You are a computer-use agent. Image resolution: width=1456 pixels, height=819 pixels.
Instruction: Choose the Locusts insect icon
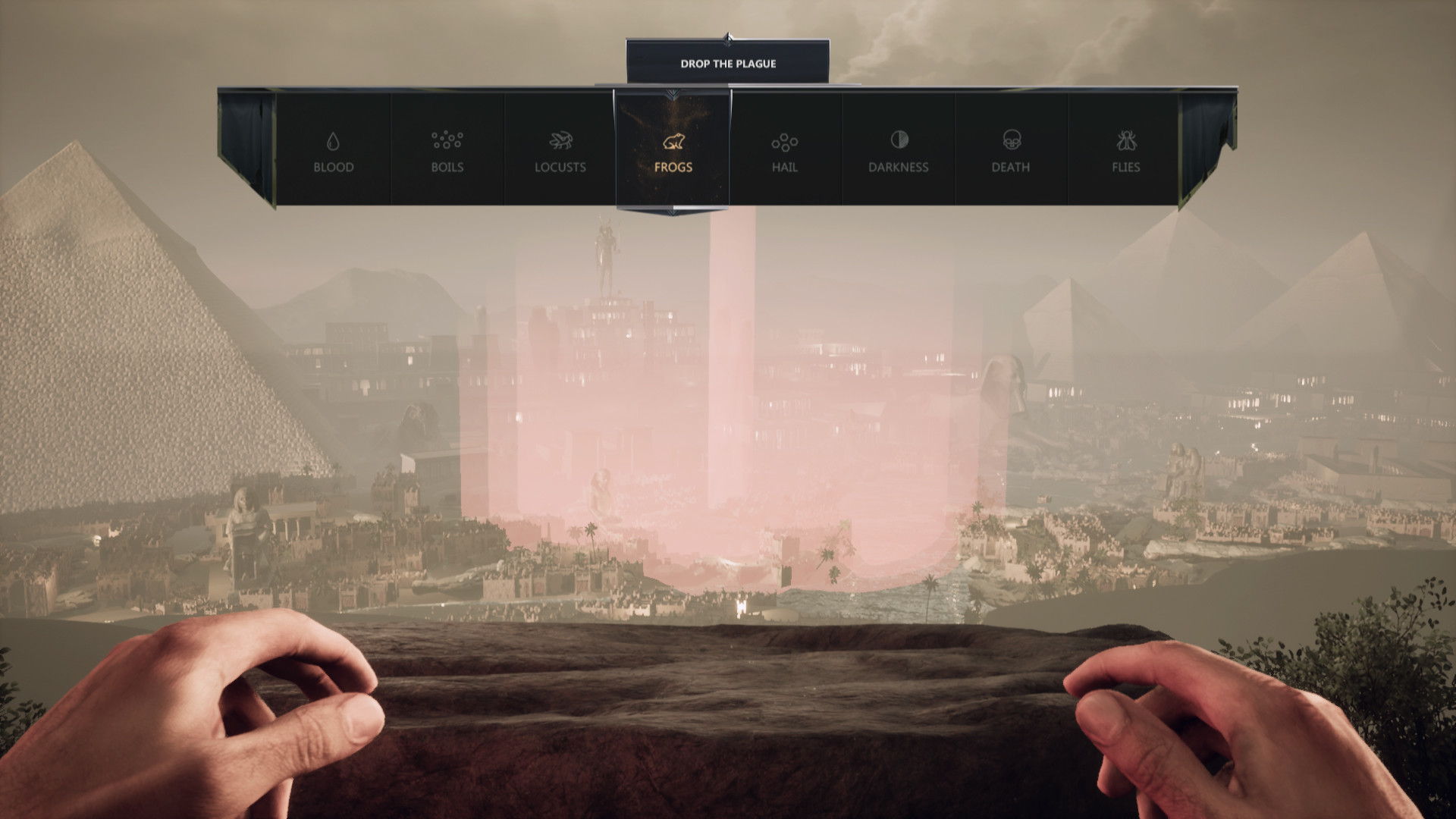pyautogui.click(x=560, y=140)
